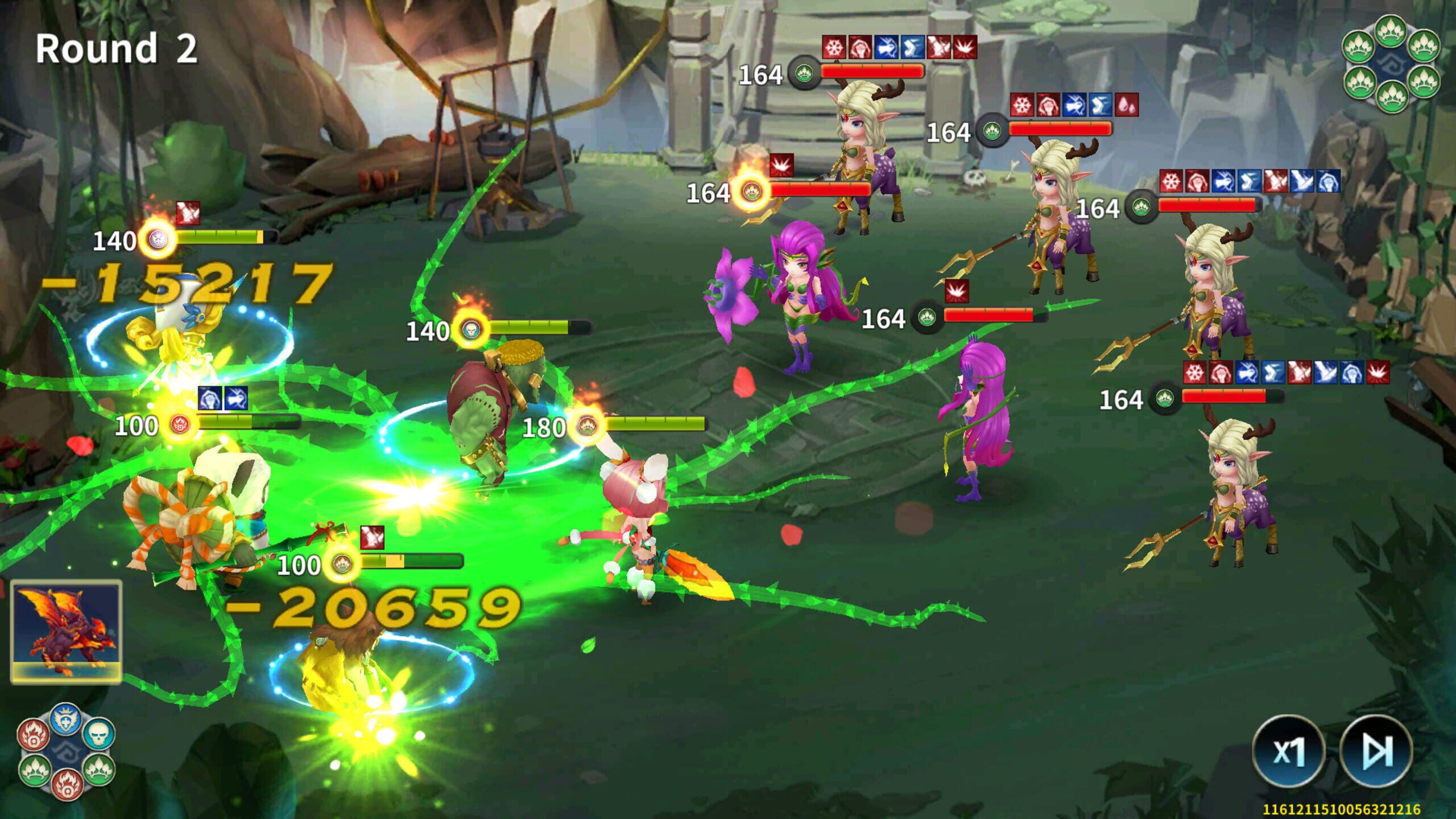Skip the battle with the skip-forward button
This screenshot has height=819, width=1456.
tap(1376, 751)
